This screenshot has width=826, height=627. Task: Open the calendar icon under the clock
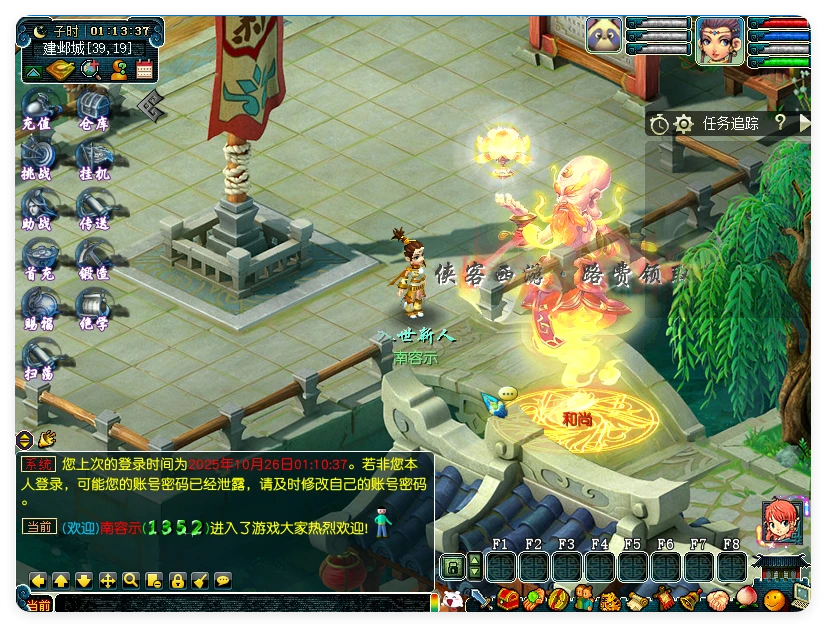[x=144, y=69]
